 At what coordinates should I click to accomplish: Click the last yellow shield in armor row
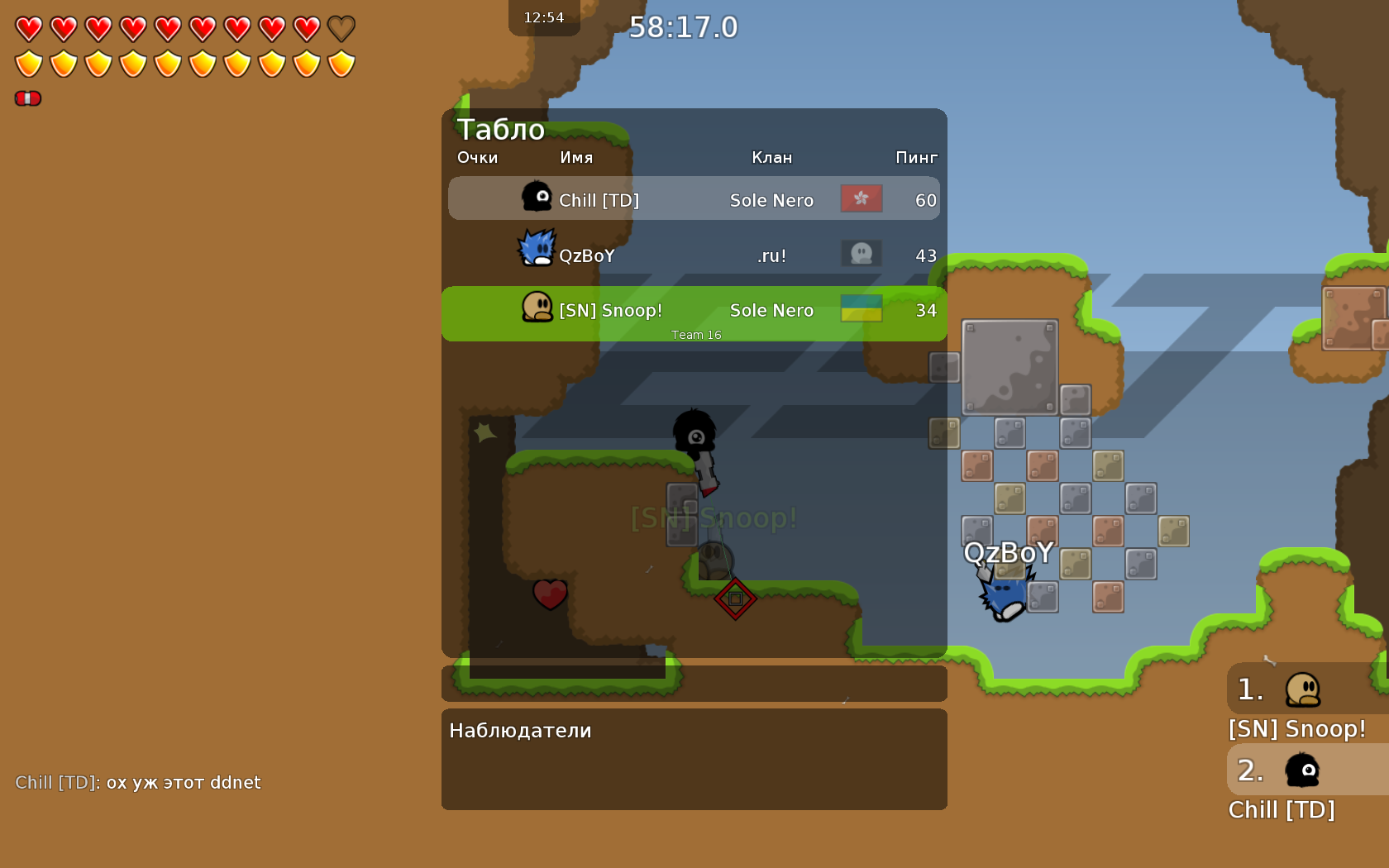click(341, 62)
